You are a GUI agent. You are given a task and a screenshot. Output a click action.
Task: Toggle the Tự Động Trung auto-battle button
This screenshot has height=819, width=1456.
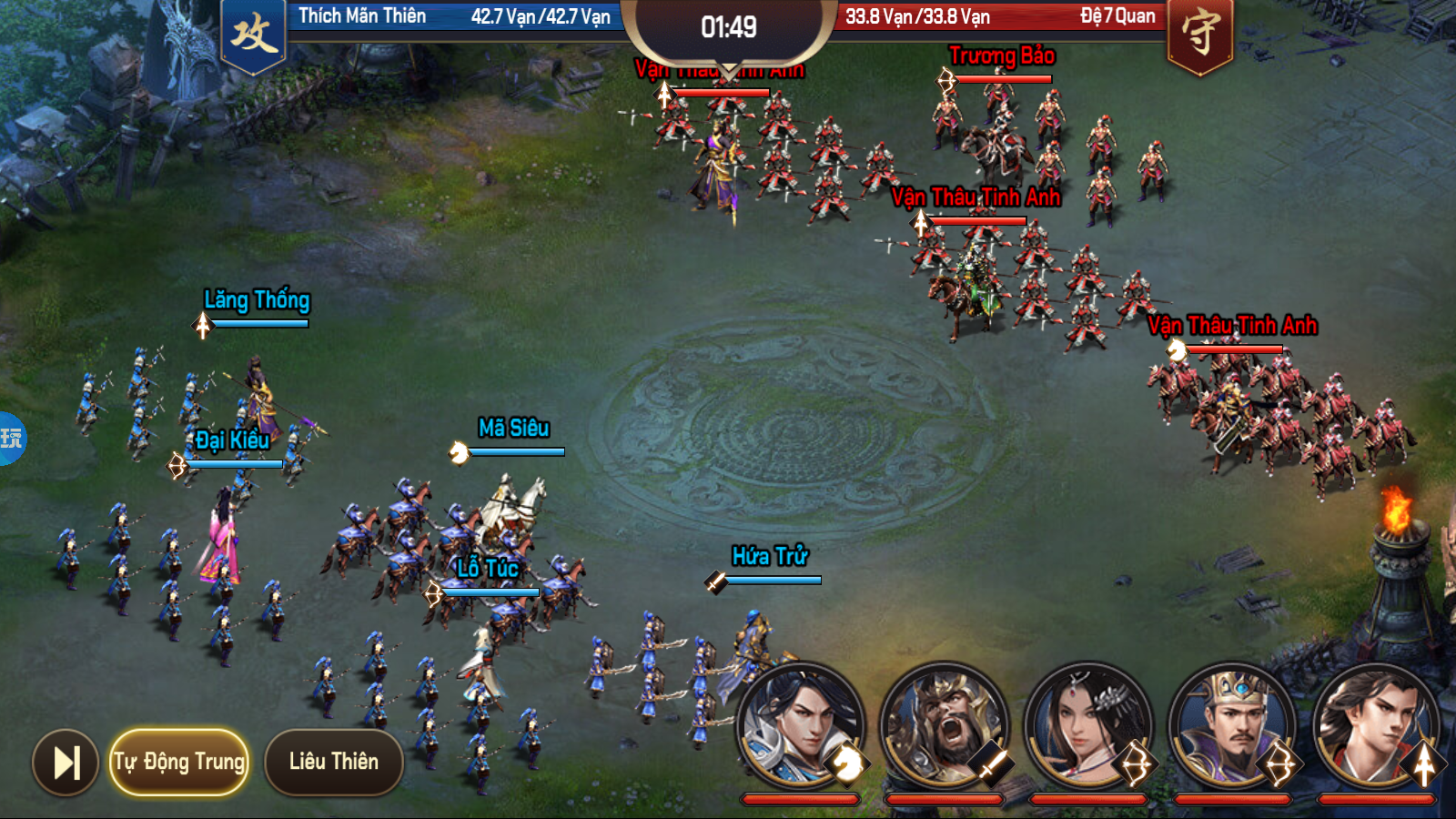[179, 762]
